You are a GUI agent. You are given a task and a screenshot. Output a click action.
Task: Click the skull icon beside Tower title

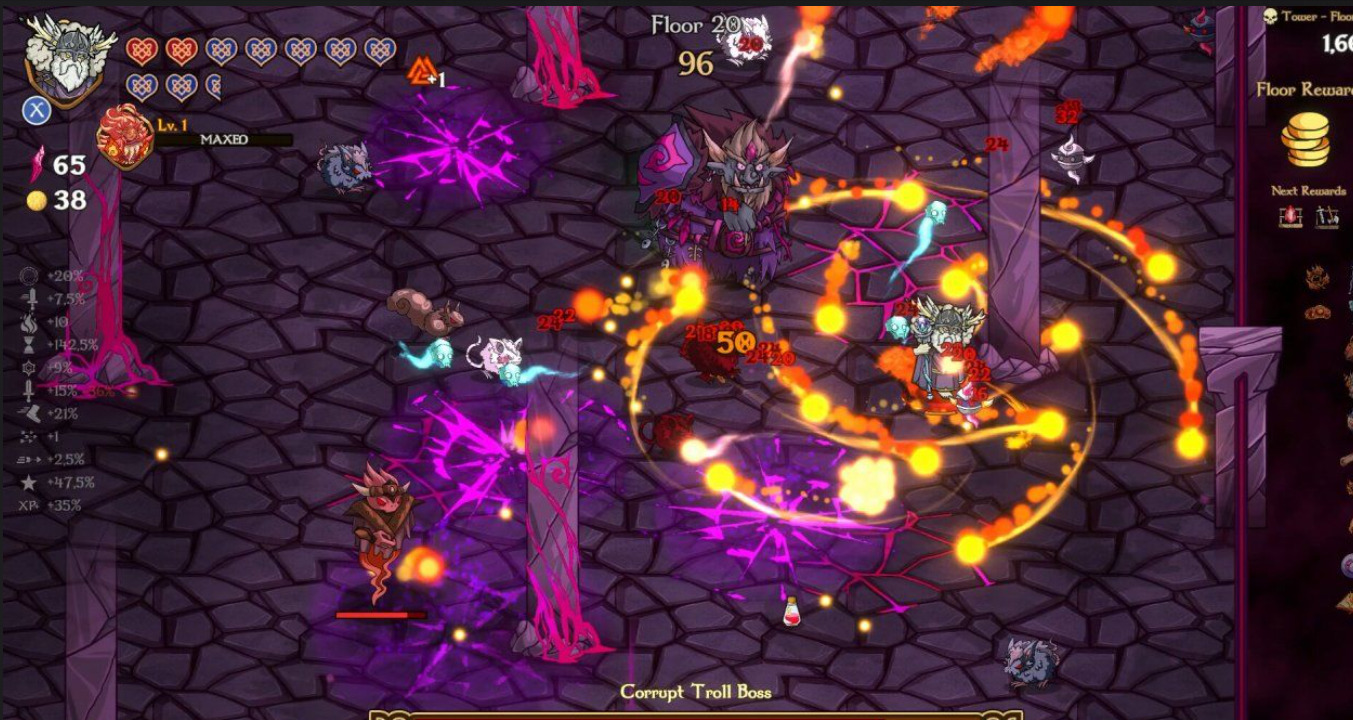1271,16
